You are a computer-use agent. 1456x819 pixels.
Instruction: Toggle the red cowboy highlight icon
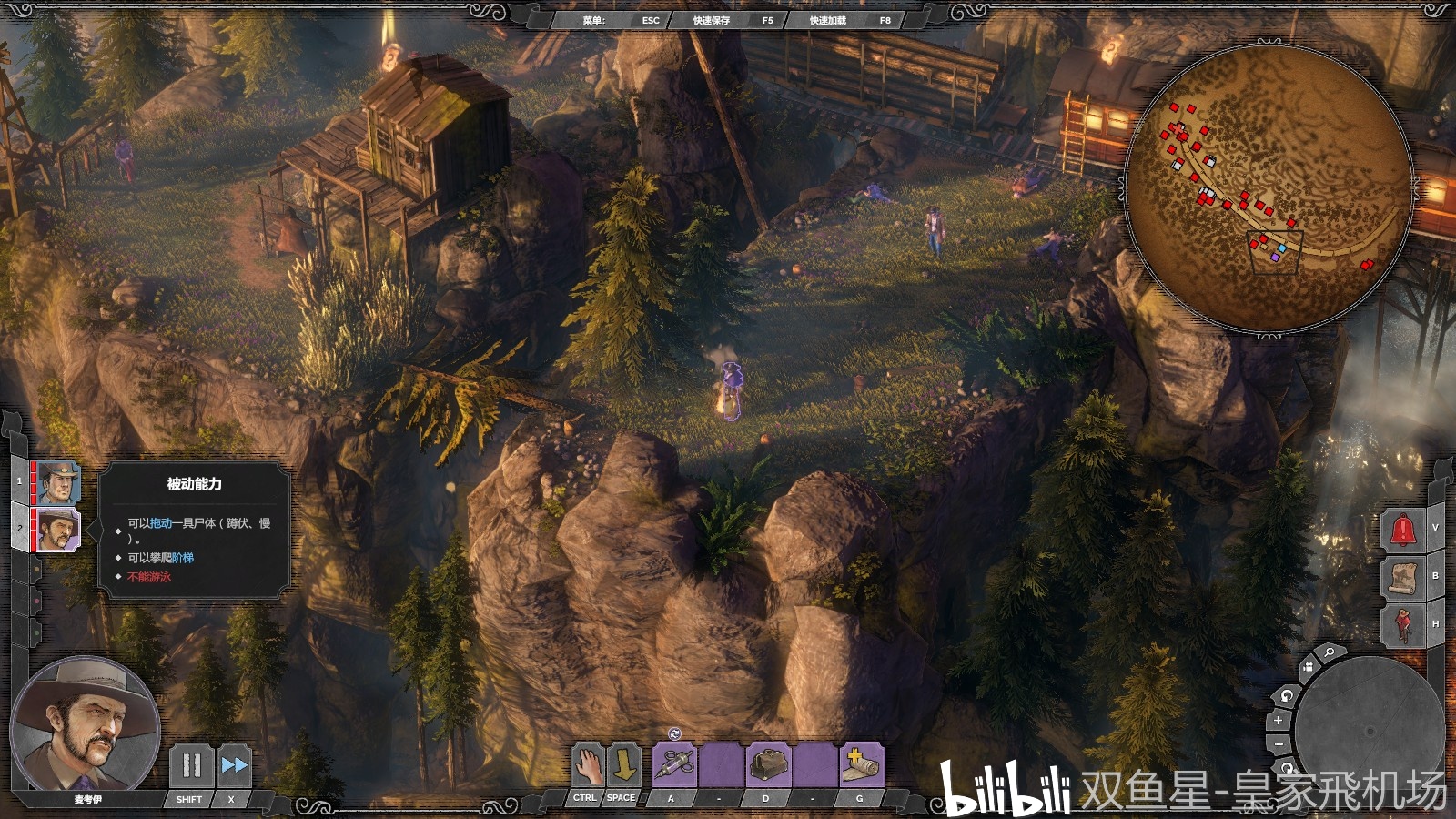point(1402,624)
